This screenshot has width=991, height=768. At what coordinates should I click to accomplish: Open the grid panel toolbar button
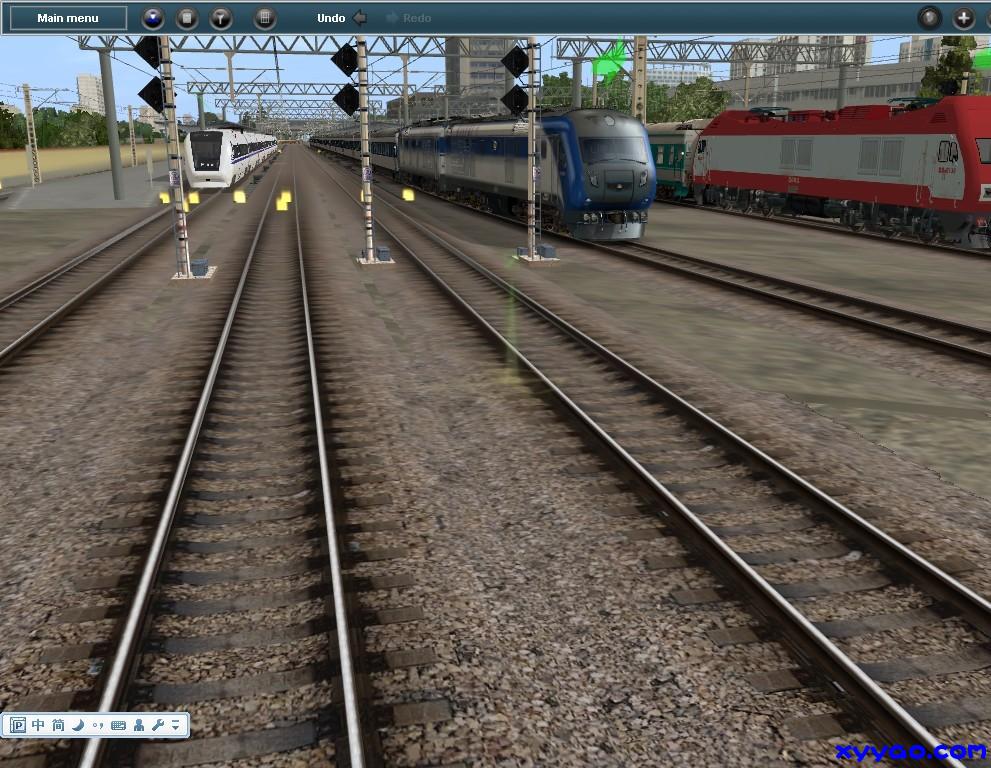coord(264,18)
